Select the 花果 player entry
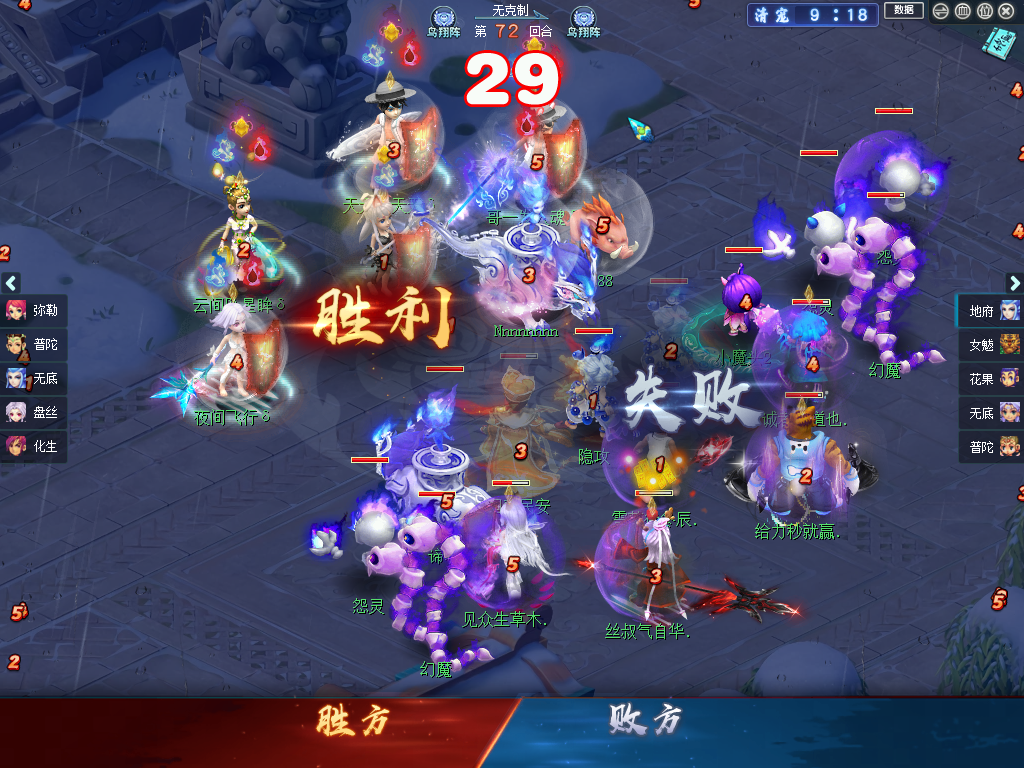Viewport: 1024px width, 768px height. tap(991, 379)
